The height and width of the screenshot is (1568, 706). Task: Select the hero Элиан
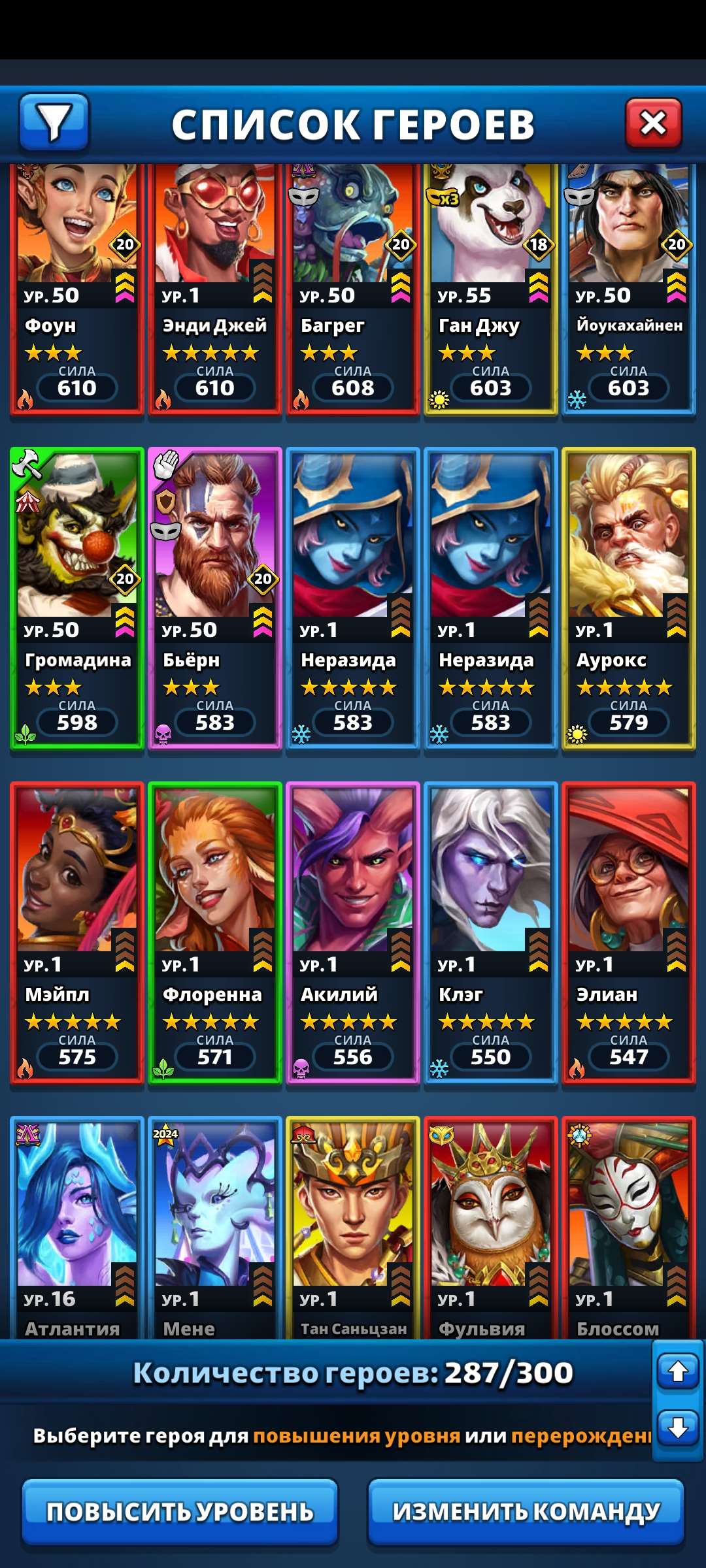point(628,932)
